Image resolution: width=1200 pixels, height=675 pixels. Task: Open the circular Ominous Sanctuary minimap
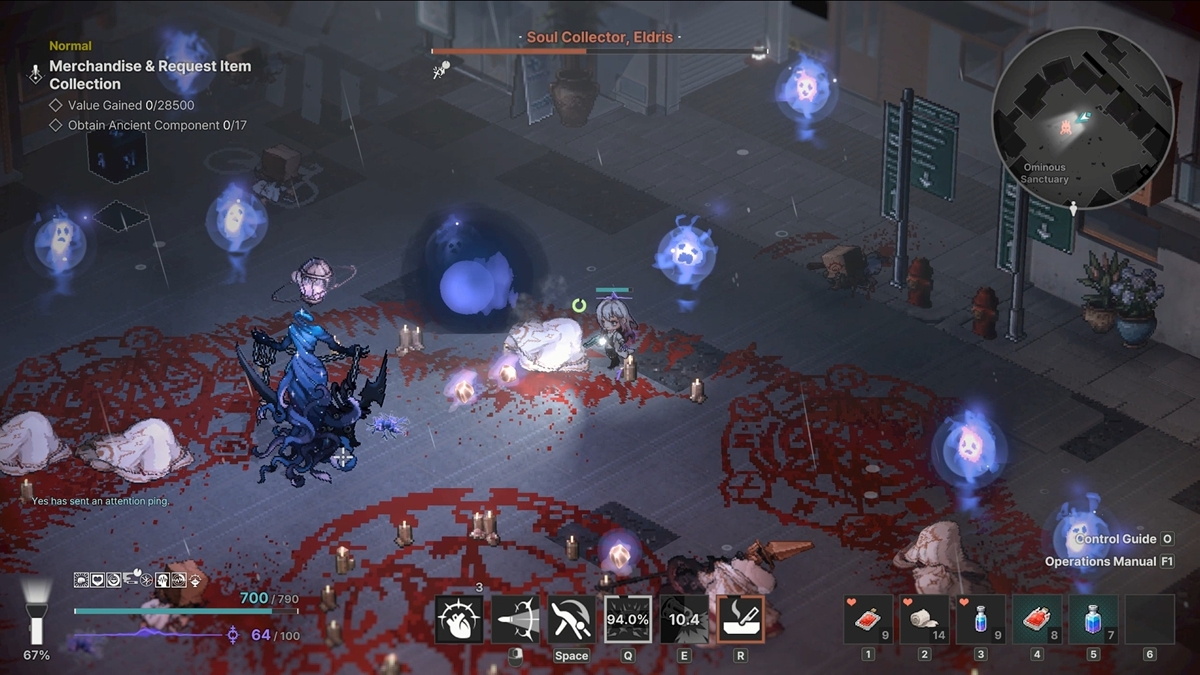point(1068,118)
